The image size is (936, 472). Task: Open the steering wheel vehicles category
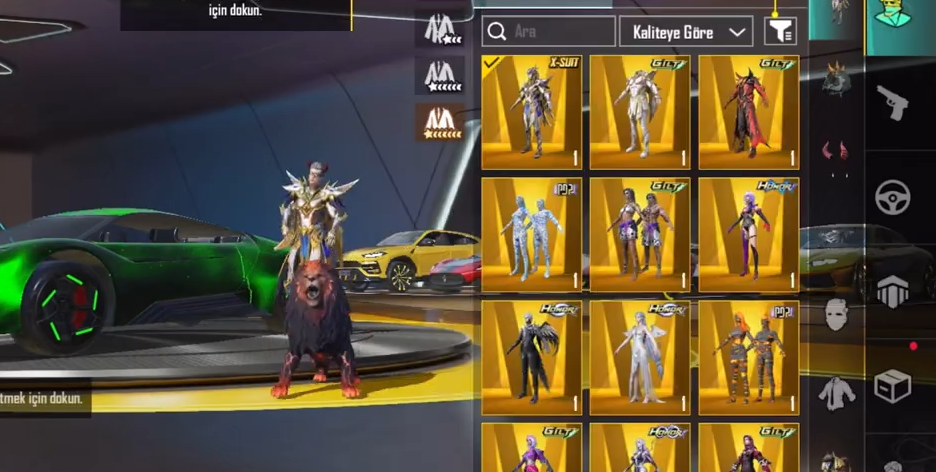[892, 197]
